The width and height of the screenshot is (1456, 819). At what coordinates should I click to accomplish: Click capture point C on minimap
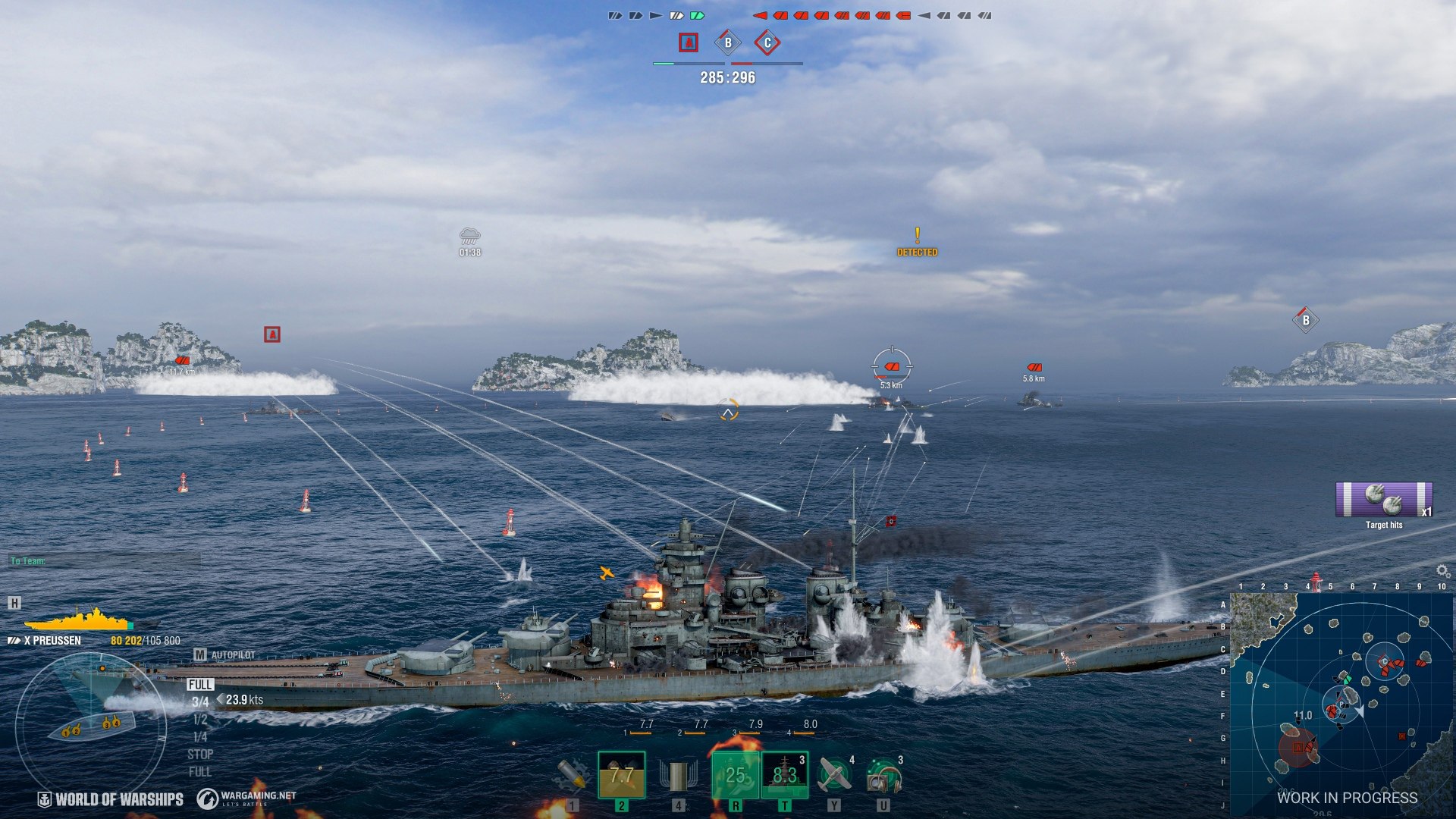1385,662
